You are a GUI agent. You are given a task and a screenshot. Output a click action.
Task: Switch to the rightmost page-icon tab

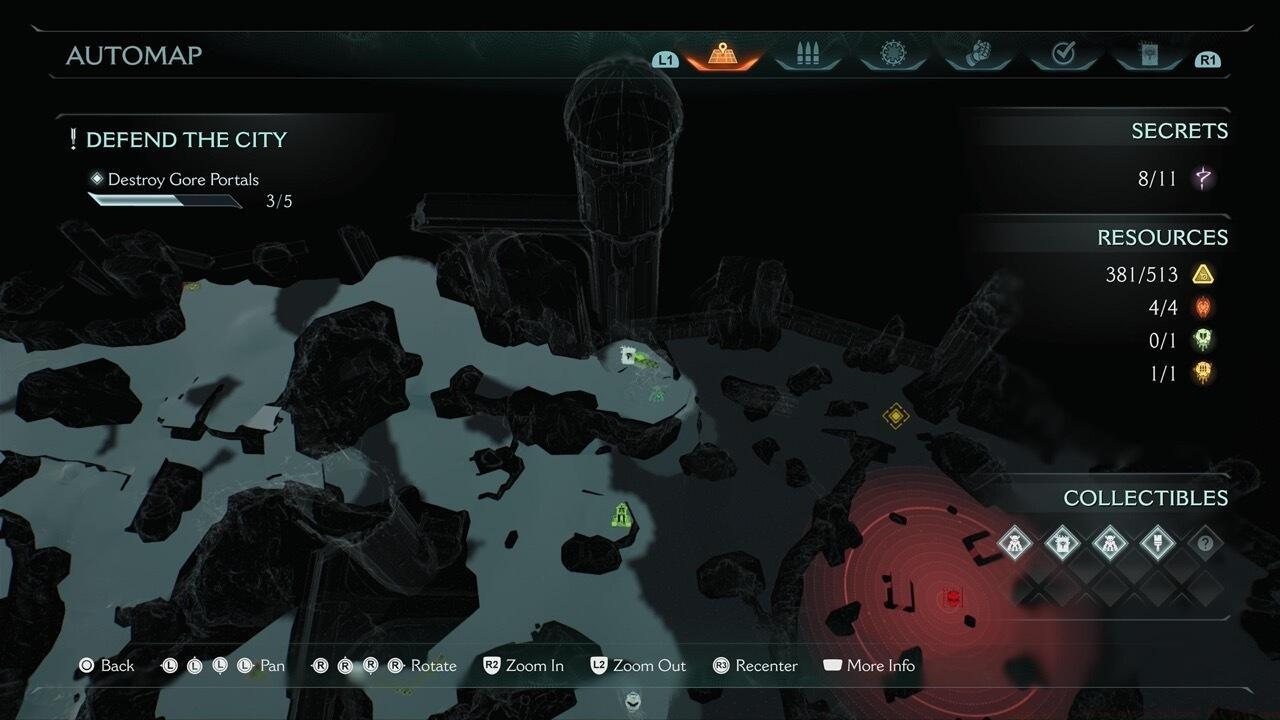1148,55
